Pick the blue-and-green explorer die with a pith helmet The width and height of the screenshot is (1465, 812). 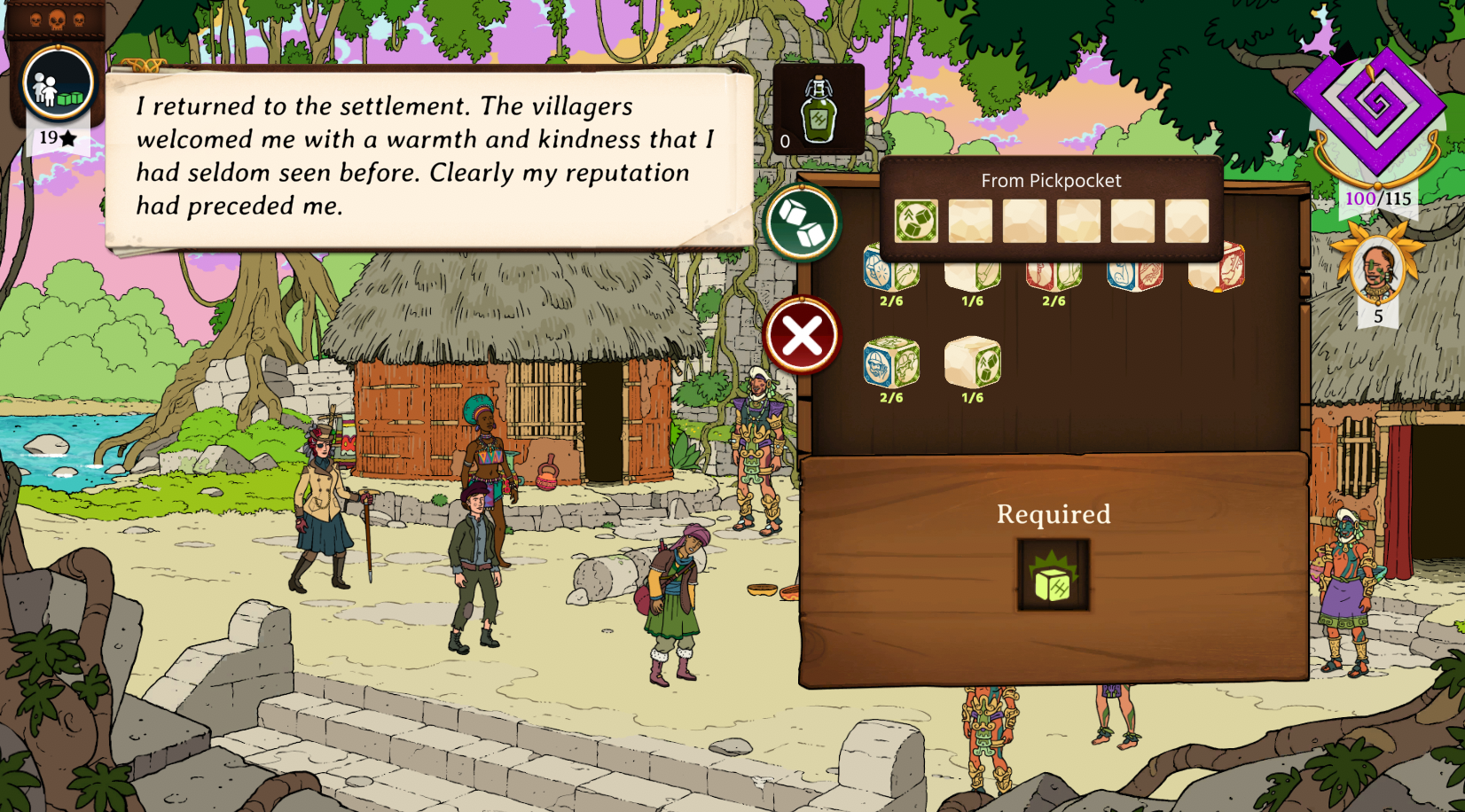point(890,363)
